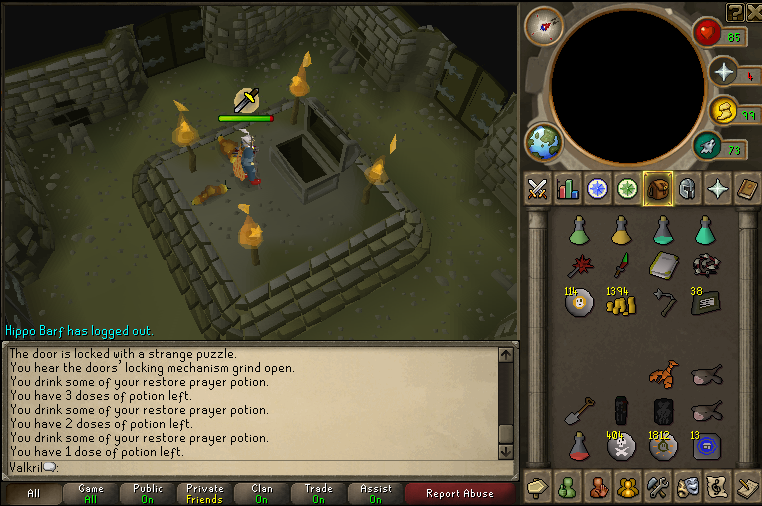Select the Clan chat filter
The image size is (762, 506).
[262, 493]
